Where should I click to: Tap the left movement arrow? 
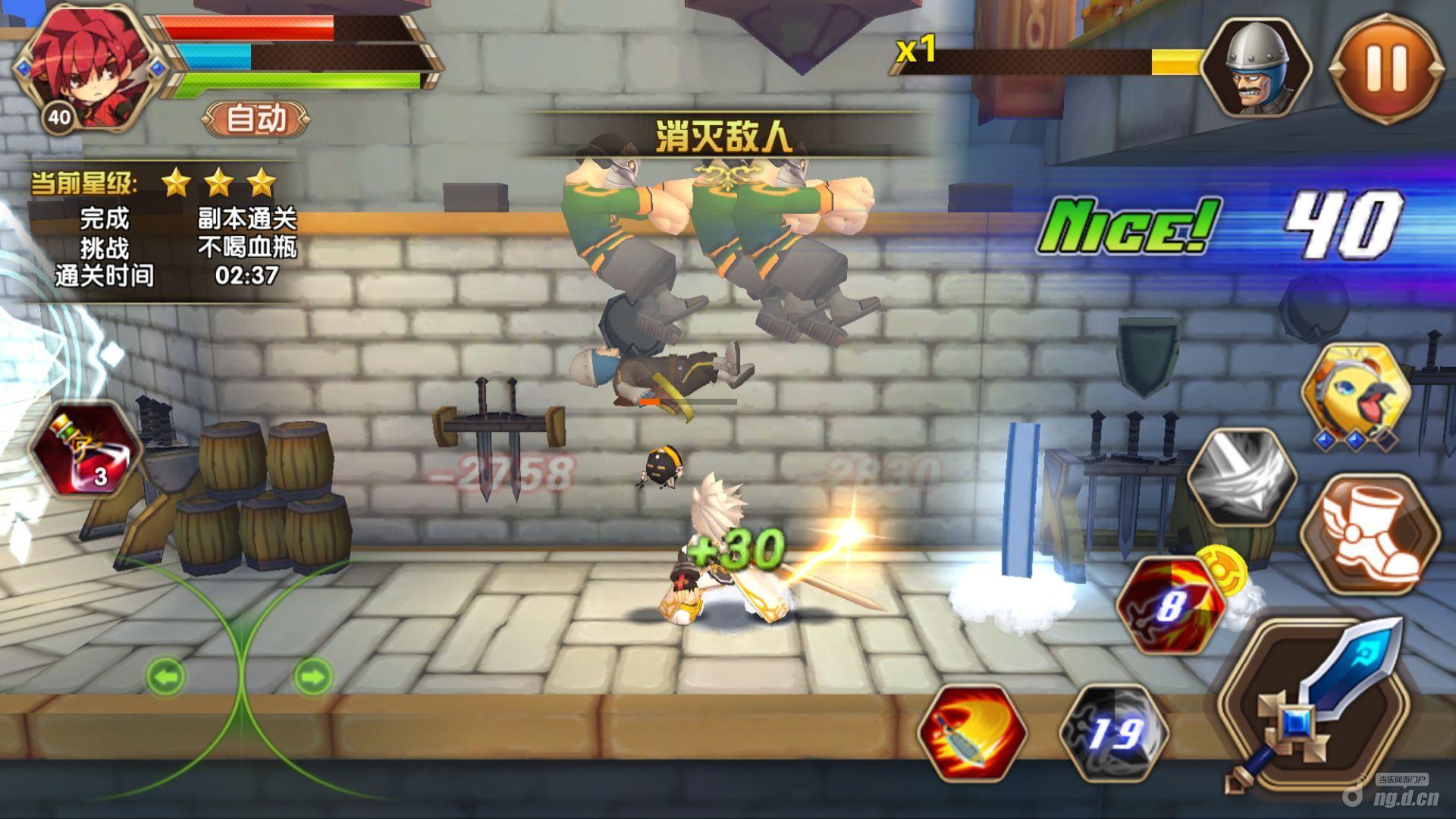165,675
